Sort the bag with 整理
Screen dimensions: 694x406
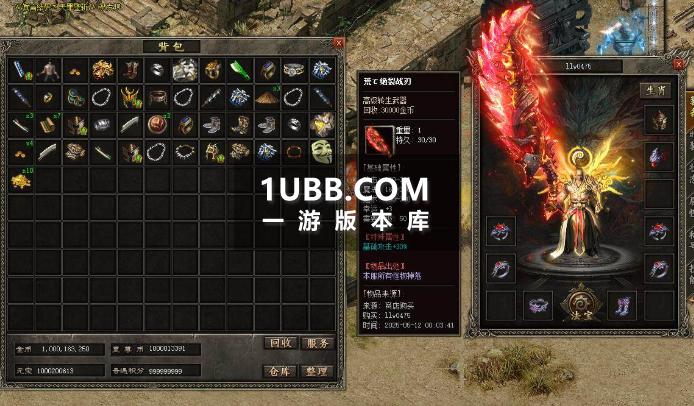[318, 369]
